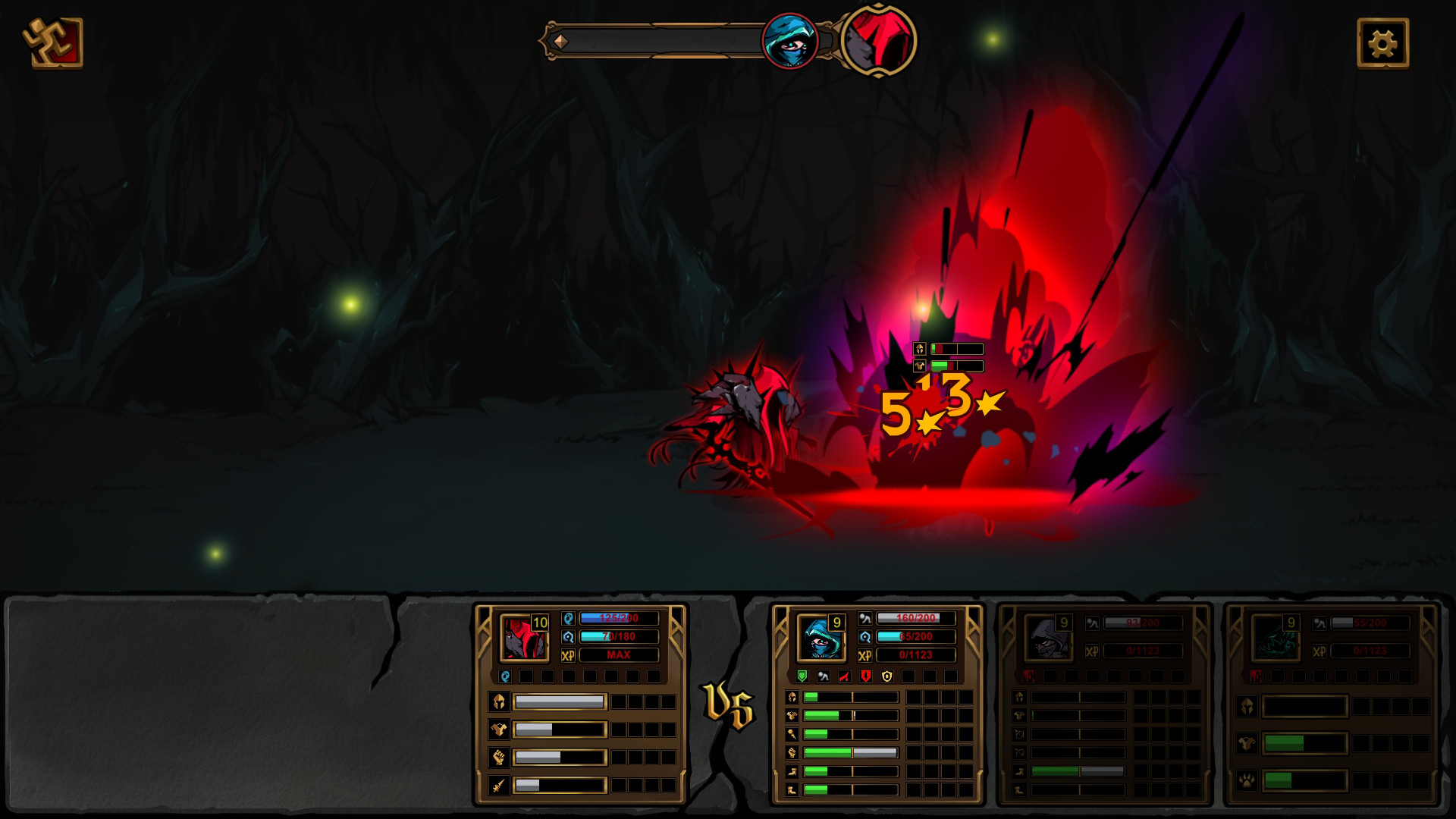Select the helmet stat icon on left panel
1456x819 pixels.
499,701
